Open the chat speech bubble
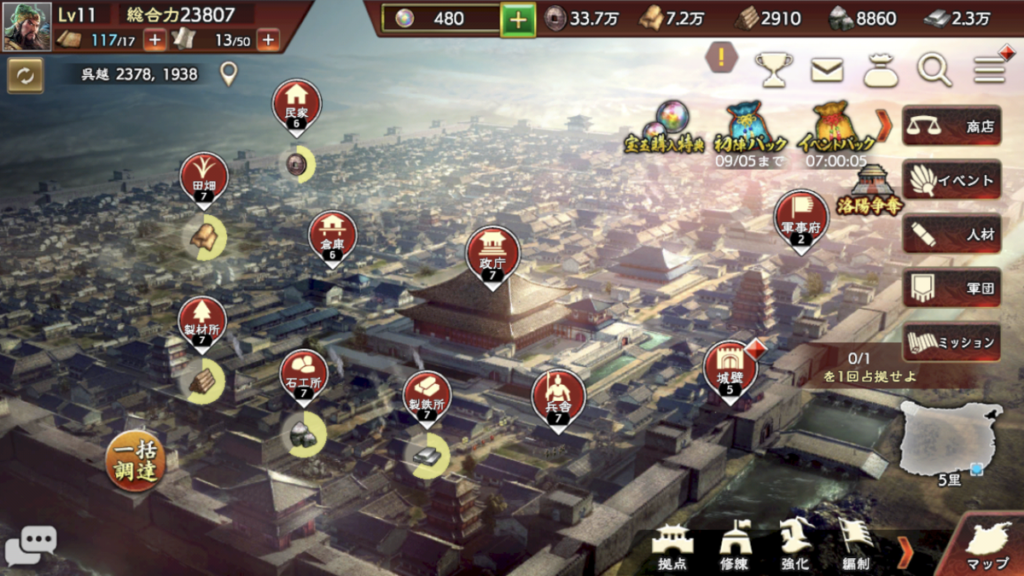1024x576 pixels. (30, 545)
